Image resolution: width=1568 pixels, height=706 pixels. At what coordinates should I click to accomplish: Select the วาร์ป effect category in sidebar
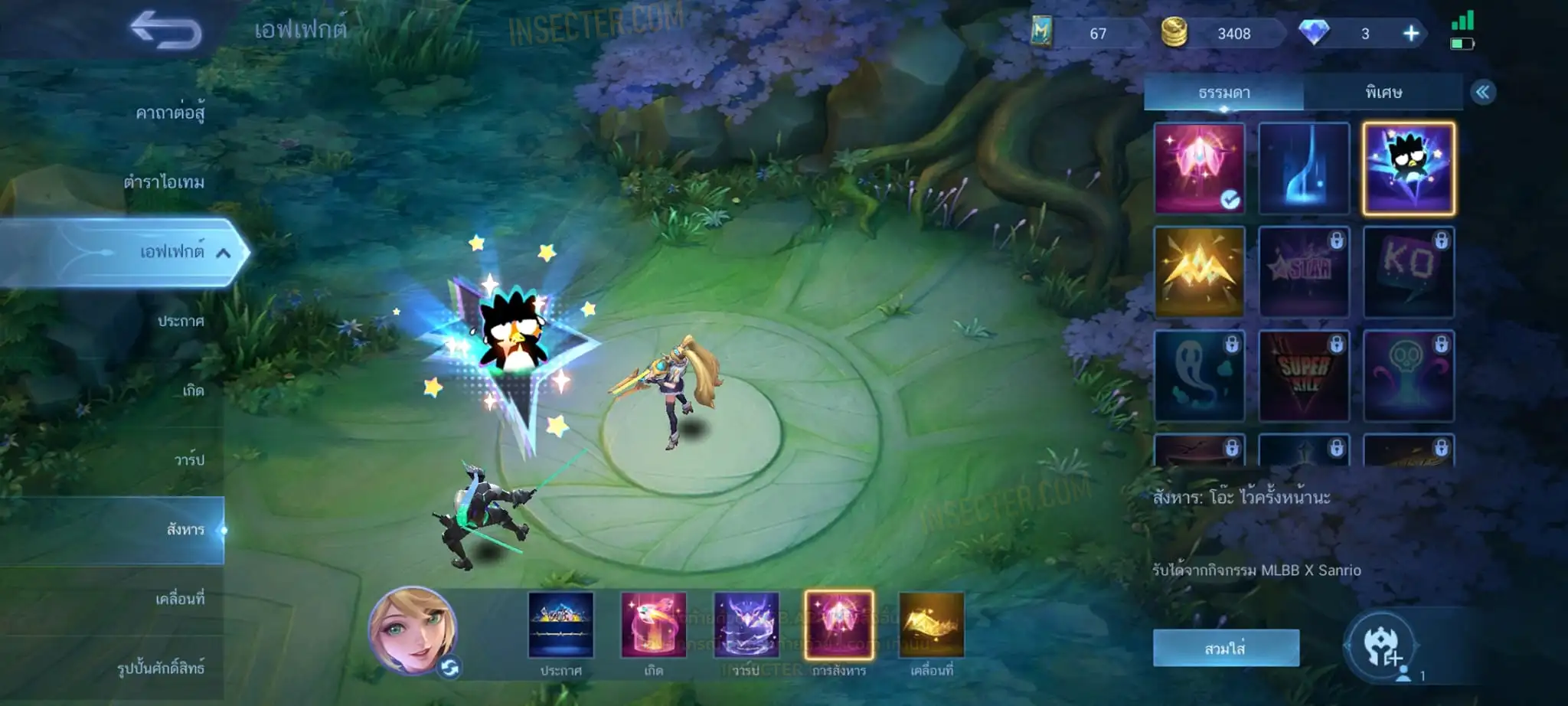pyautogui.click(x=189, y=459)
